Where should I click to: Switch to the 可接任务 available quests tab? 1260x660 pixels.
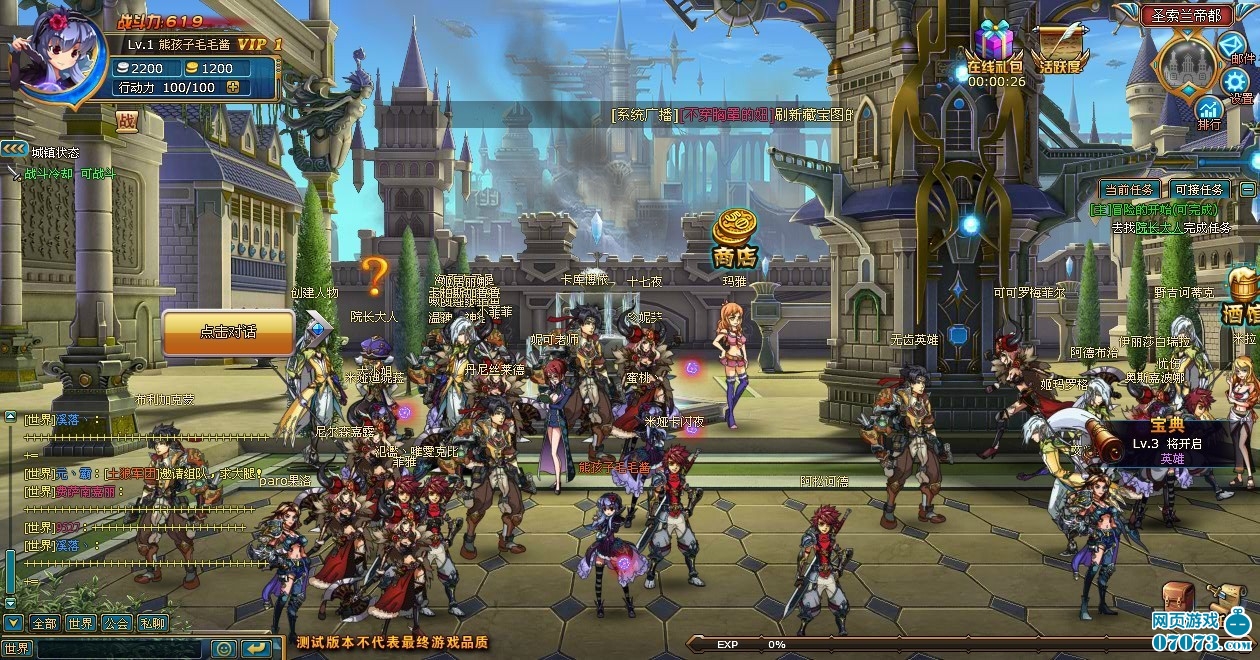coord(1198,189)
